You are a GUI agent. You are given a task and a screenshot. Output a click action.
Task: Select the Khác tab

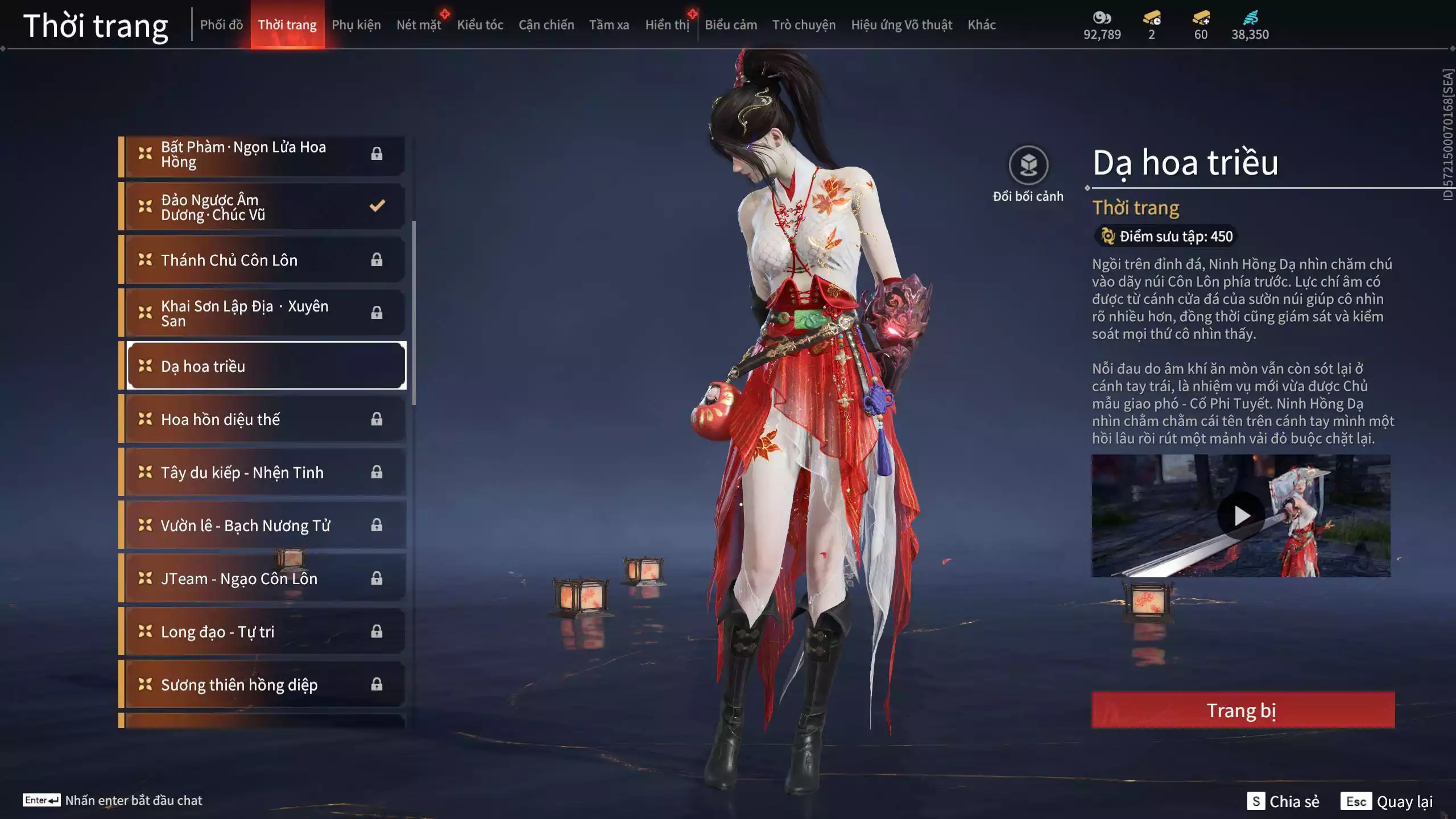click(982, 25)
